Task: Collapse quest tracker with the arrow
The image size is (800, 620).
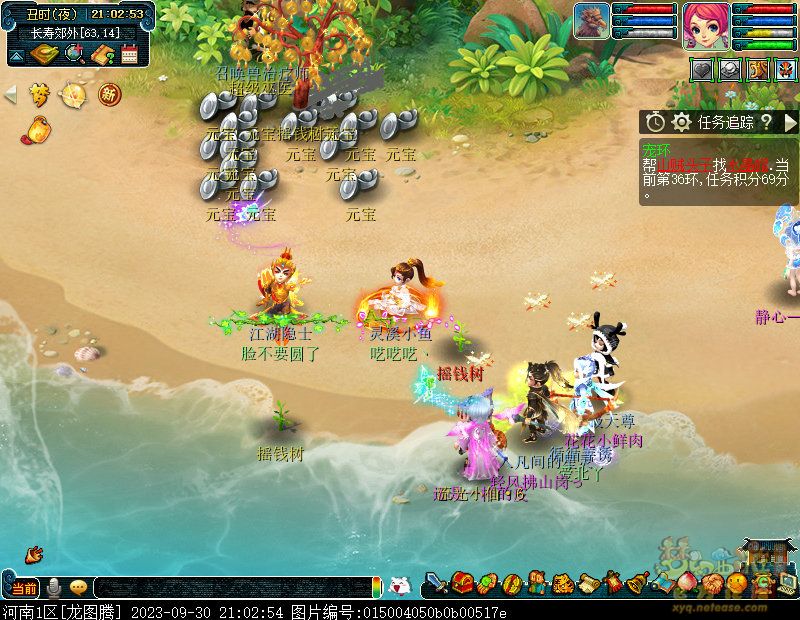Action: (791, 122)
